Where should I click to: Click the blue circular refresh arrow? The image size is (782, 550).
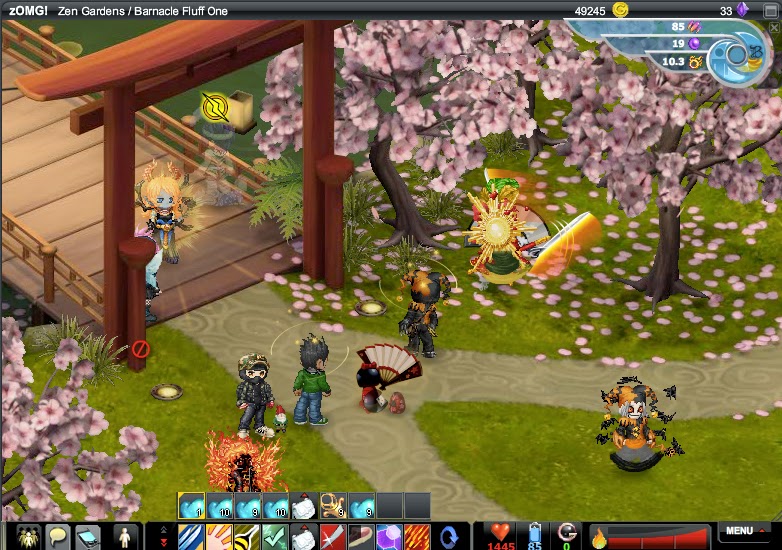pos(451,536)
